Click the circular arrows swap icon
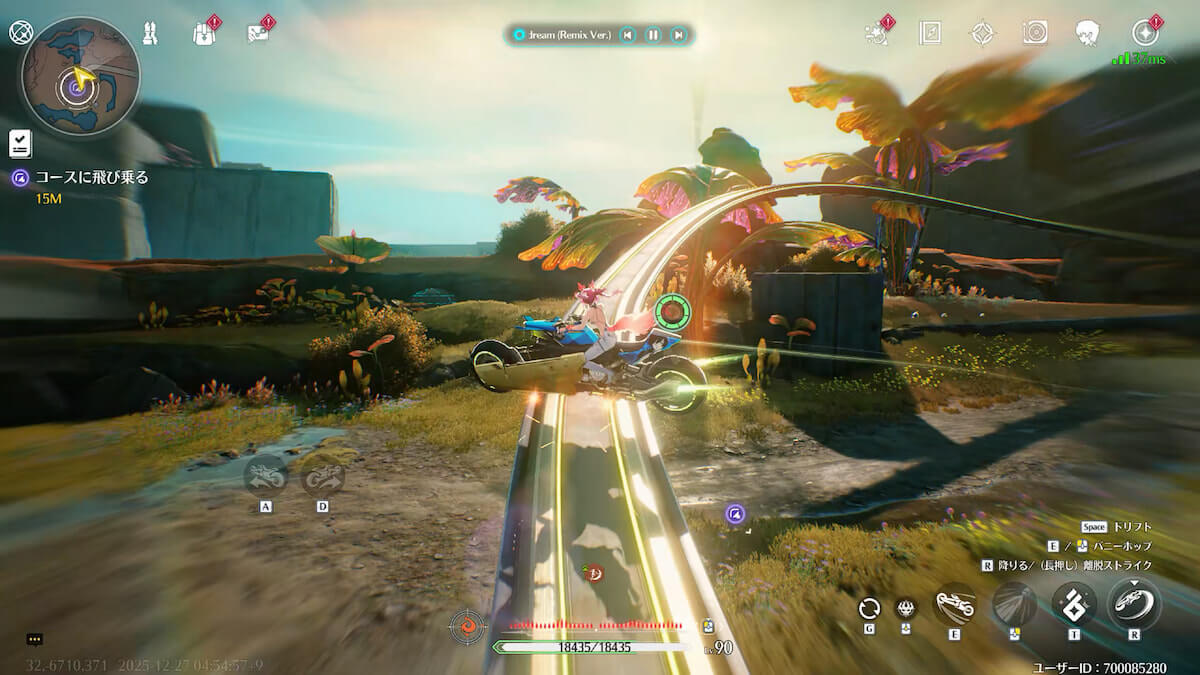Screen dimensions: 1200x675 [869, 607]
